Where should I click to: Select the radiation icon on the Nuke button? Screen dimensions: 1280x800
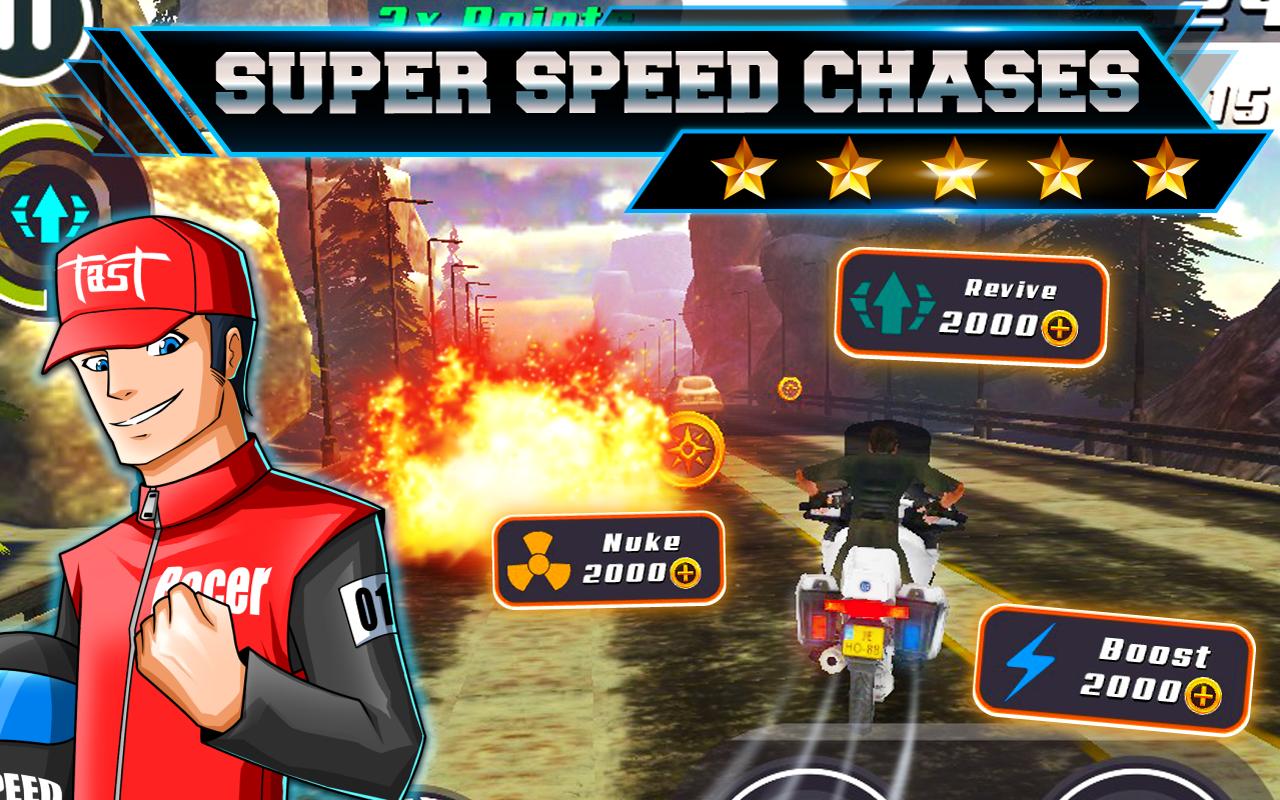click(x=538, y=563)
